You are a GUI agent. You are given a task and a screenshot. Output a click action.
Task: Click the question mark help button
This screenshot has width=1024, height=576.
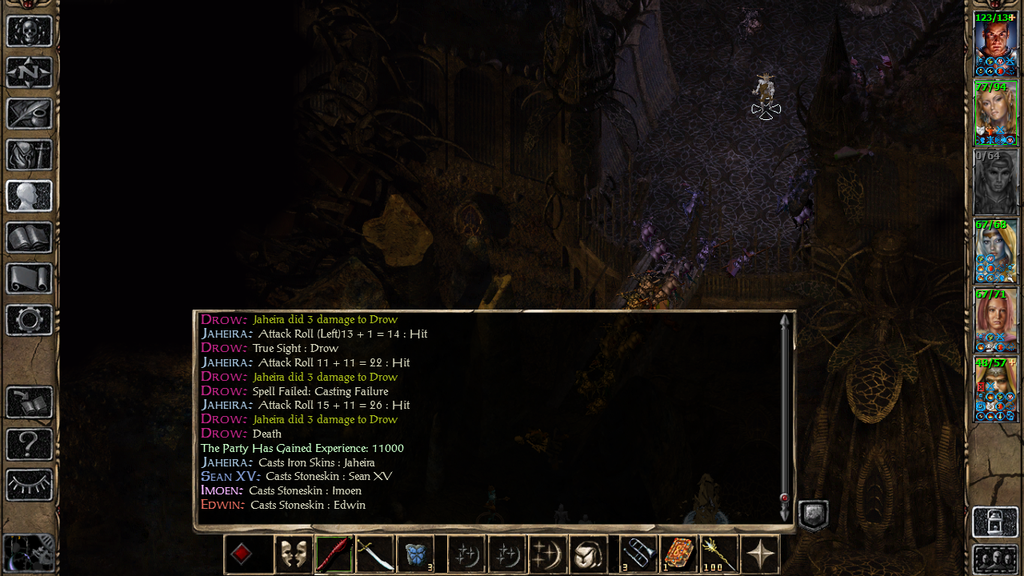[29, 443]
